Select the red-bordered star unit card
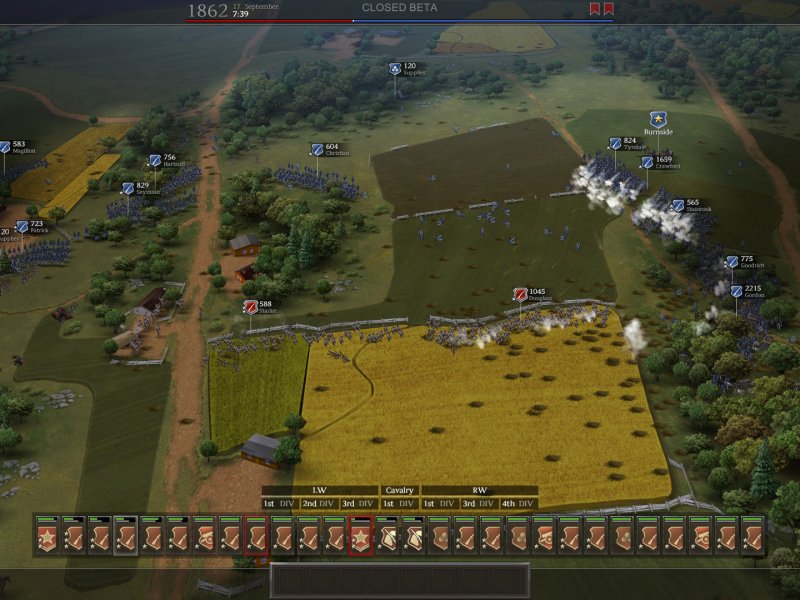Viewport: 800px width, 600px height. click(360, 537)
